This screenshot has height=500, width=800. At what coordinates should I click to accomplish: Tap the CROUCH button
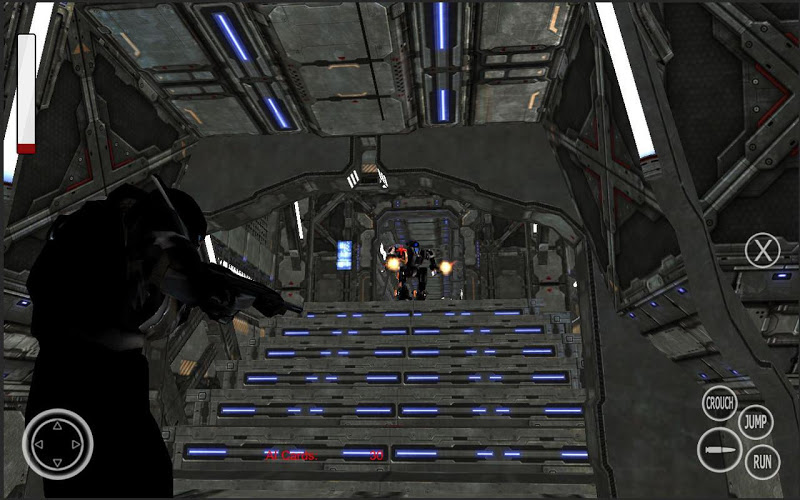click(x=720, y=404)
